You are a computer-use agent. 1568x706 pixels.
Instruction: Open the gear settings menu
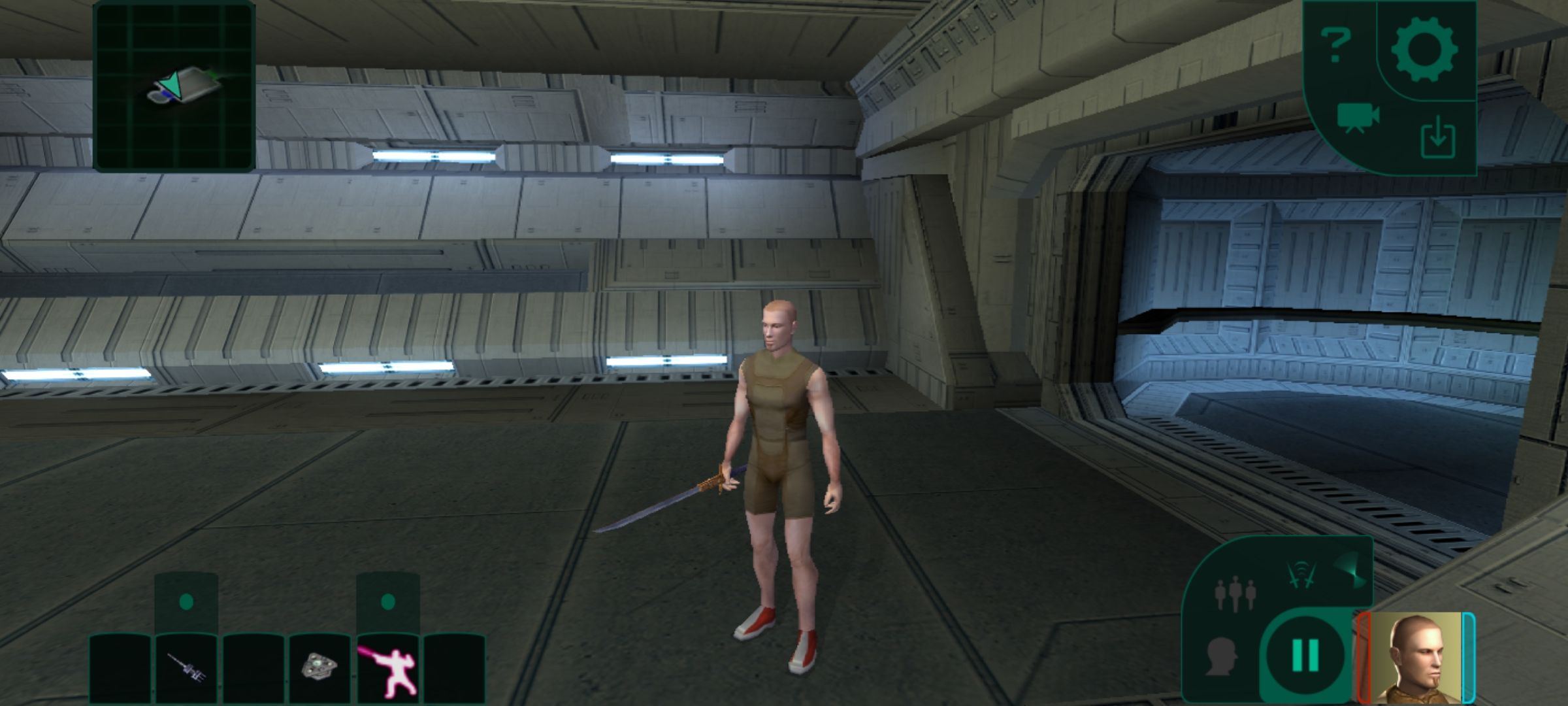tap(1424, 49)
